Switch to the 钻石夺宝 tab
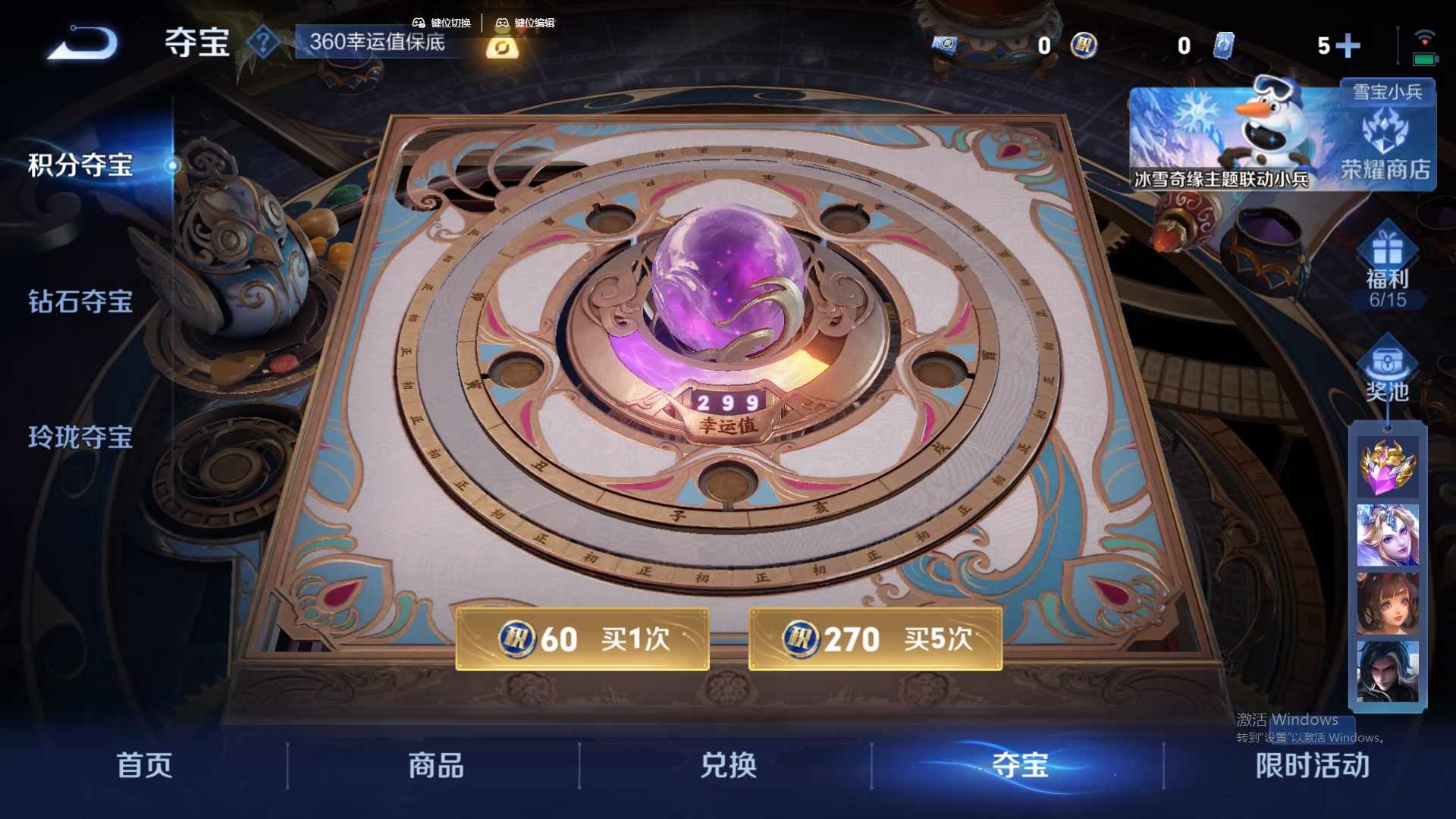The width and height of the screenshot is (1456, 819). click(x=78, y=302)
